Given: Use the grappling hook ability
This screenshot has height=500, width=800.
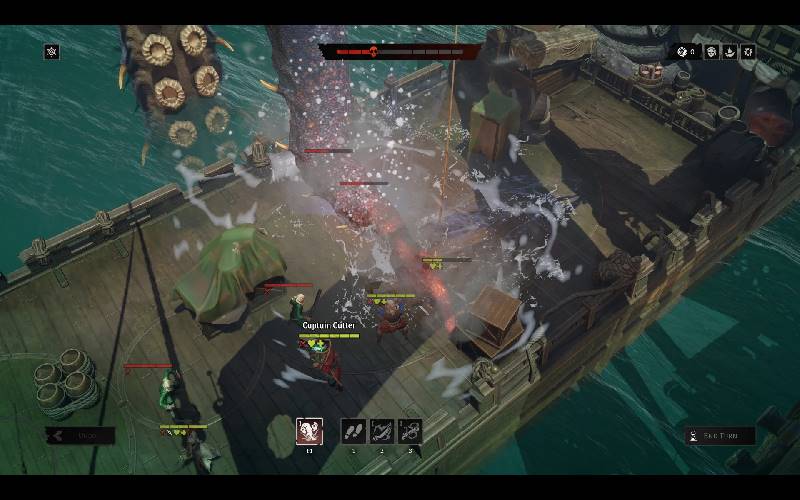Looking at the screenshot, I should click(409, 431).
